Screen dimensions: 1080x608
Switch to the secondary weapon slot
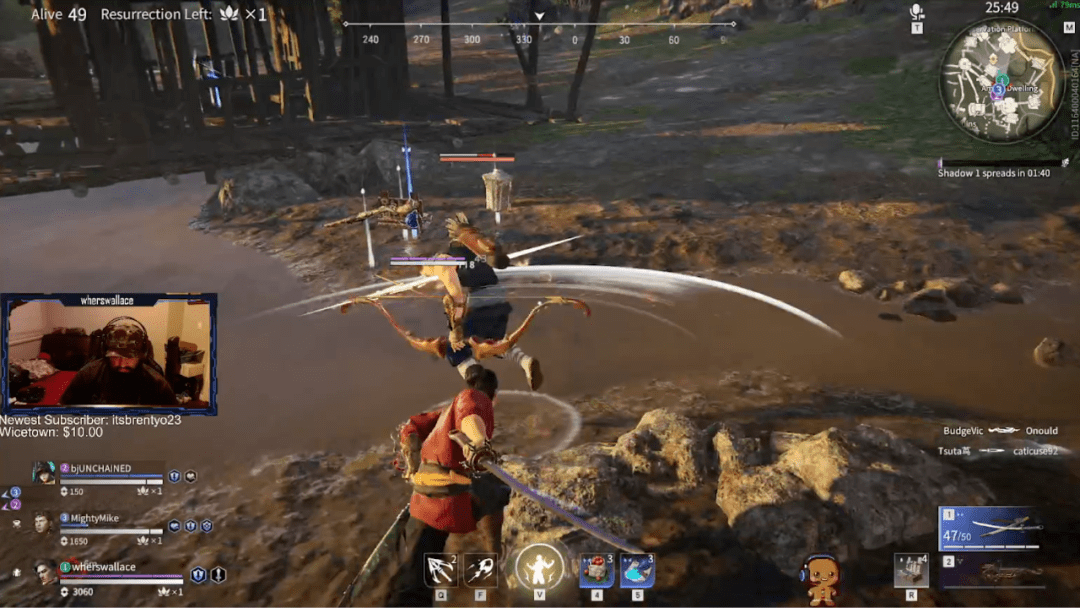990,572
